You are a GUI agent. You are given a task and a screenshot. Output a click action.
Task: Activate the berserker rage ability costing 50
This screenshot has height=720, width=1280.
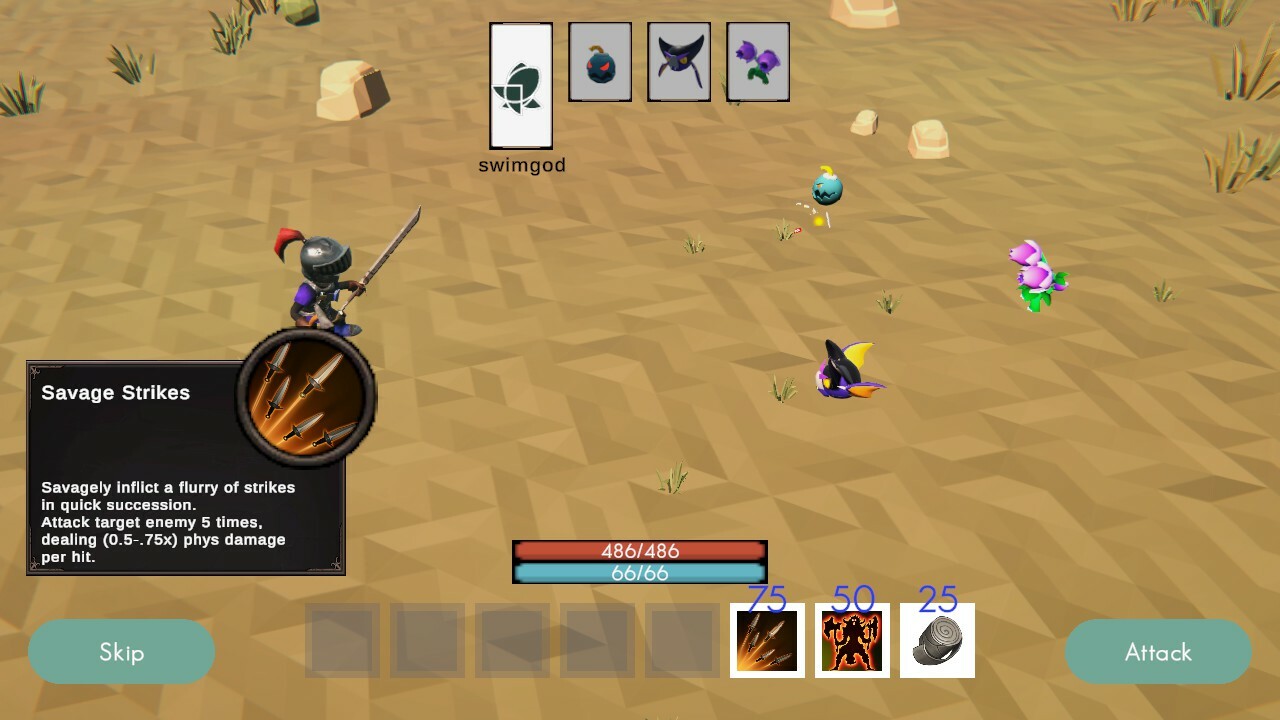[x=851, y=641]
